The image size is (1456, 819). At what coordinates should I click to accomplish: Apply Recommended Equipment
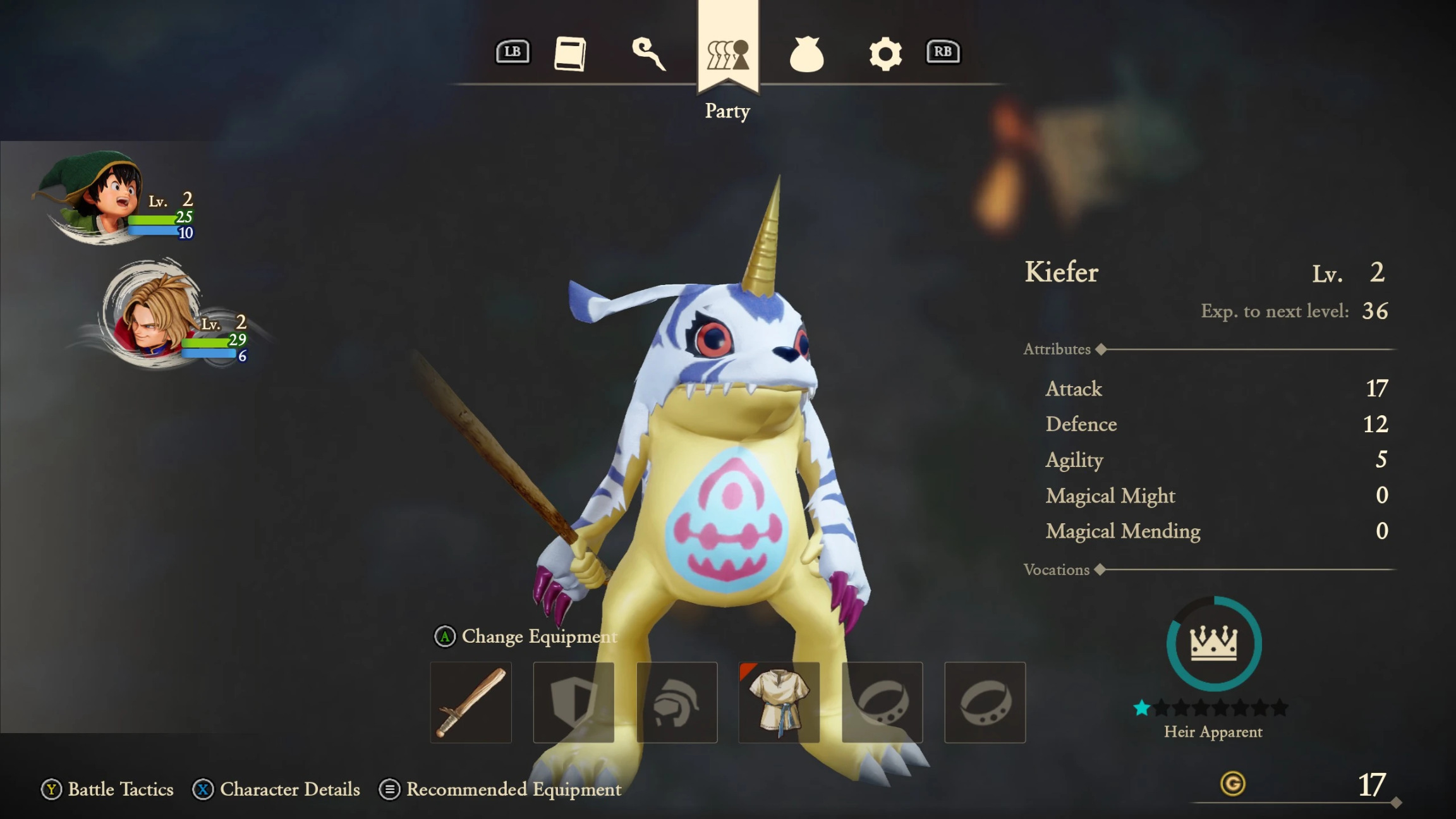(x=500, y=789)
